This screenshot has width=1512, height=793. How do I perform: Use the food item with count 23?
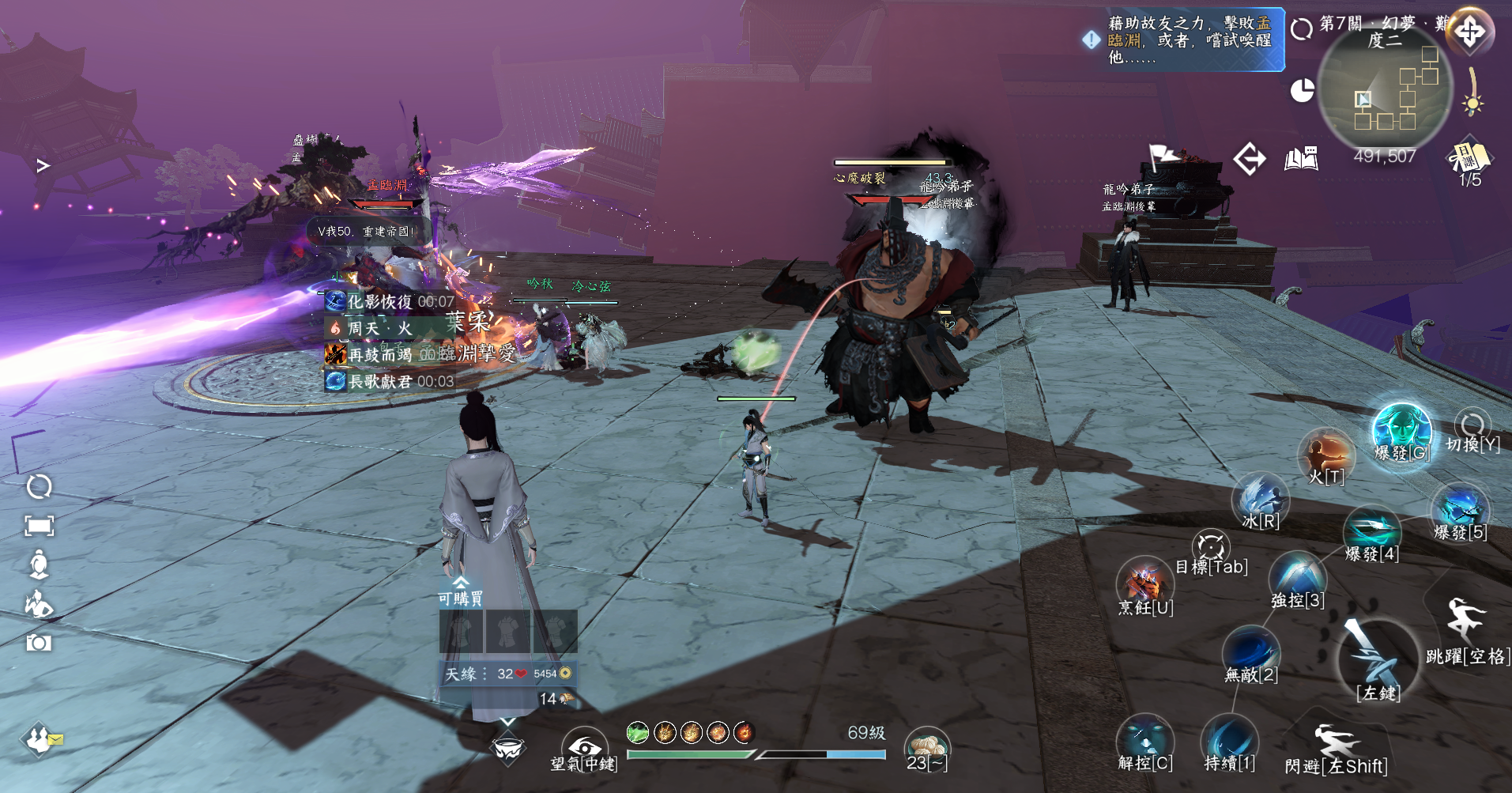click(x=926, y=747)
